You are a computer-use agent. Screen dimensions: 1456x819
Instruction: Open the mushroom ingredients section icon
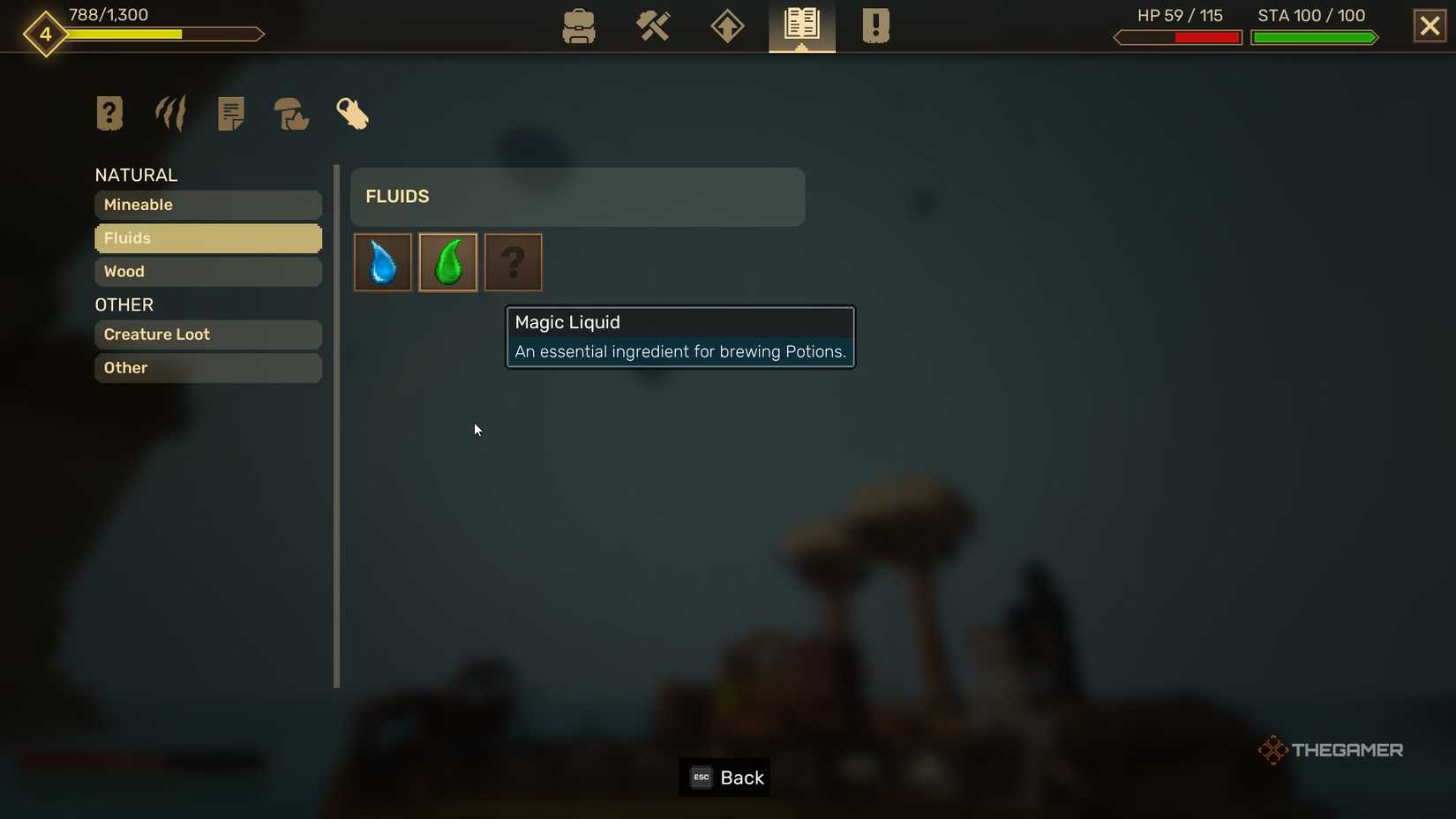point(291,113)
